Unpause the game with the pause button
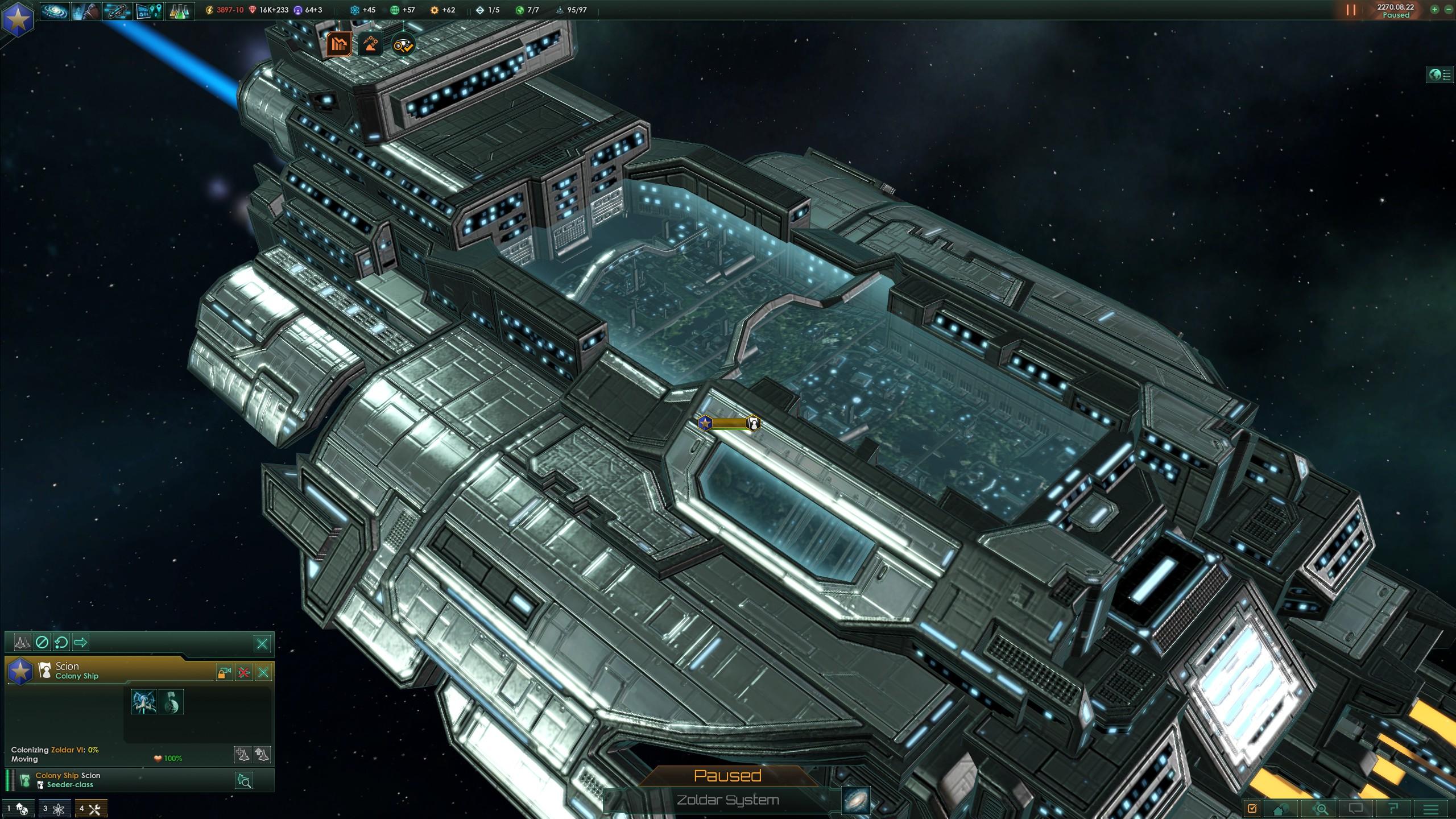The height and width of the screenshot is (819, 1456). 1351,10
